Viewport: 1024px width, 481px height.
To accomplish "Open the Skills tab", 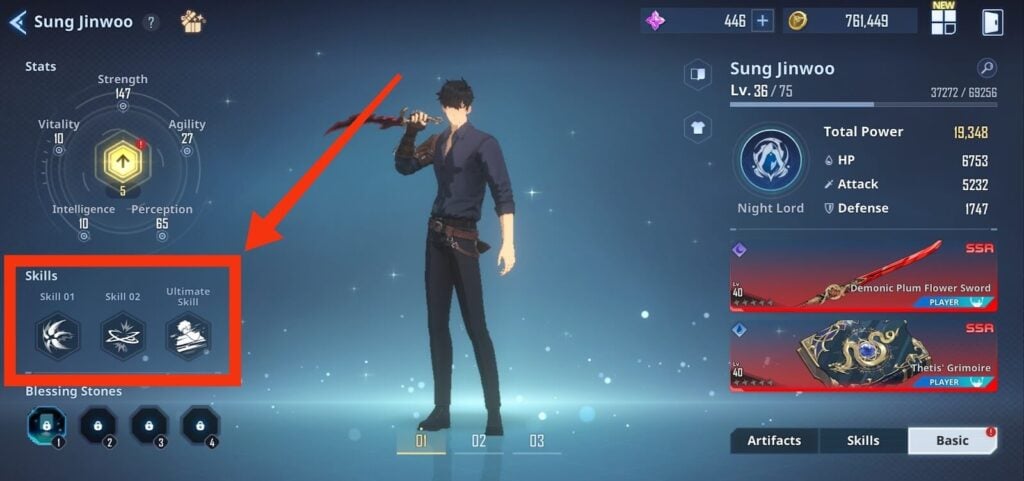I will 863,441.
